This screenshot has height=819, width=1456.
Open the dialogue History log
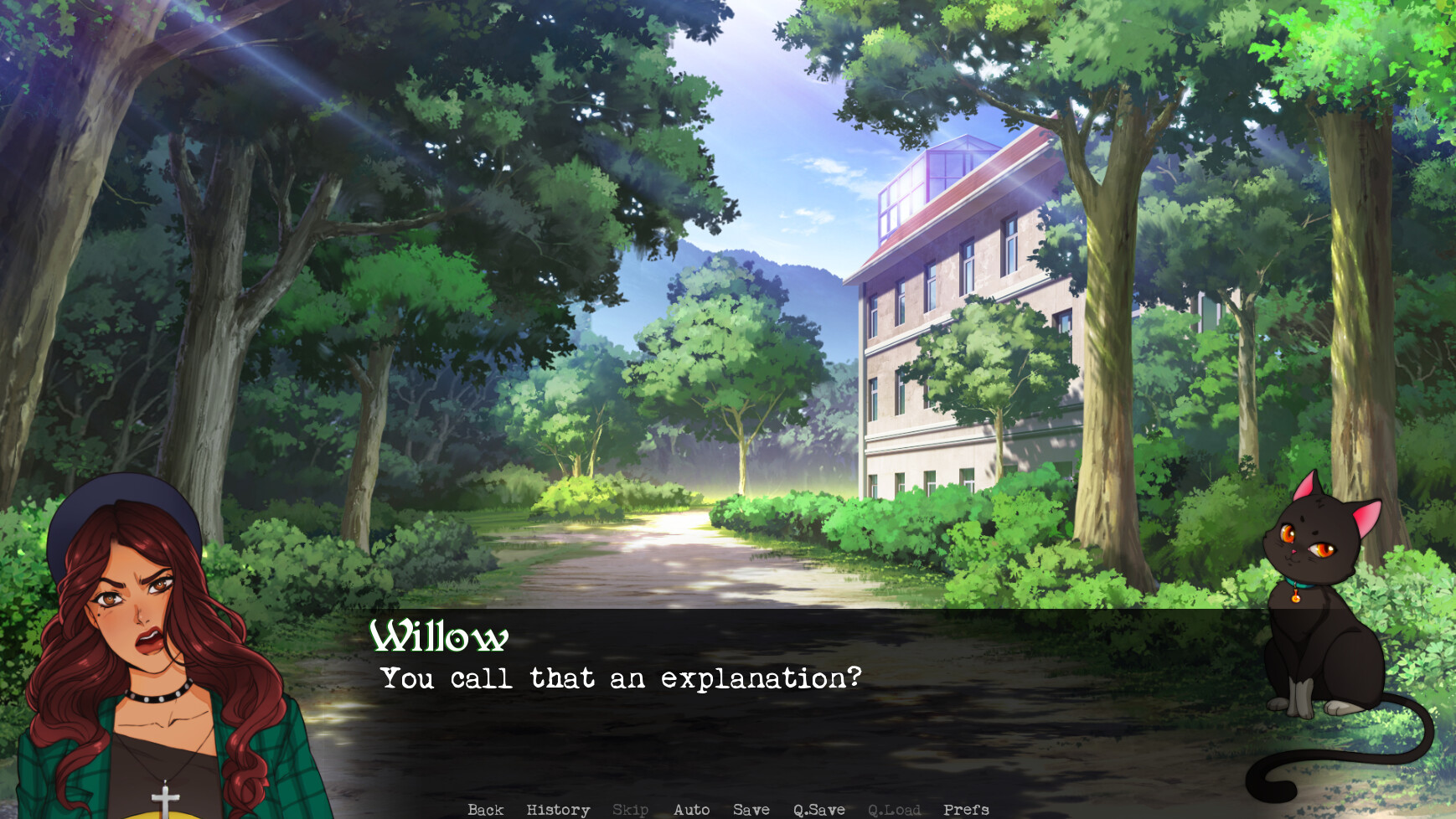point(556,809)
